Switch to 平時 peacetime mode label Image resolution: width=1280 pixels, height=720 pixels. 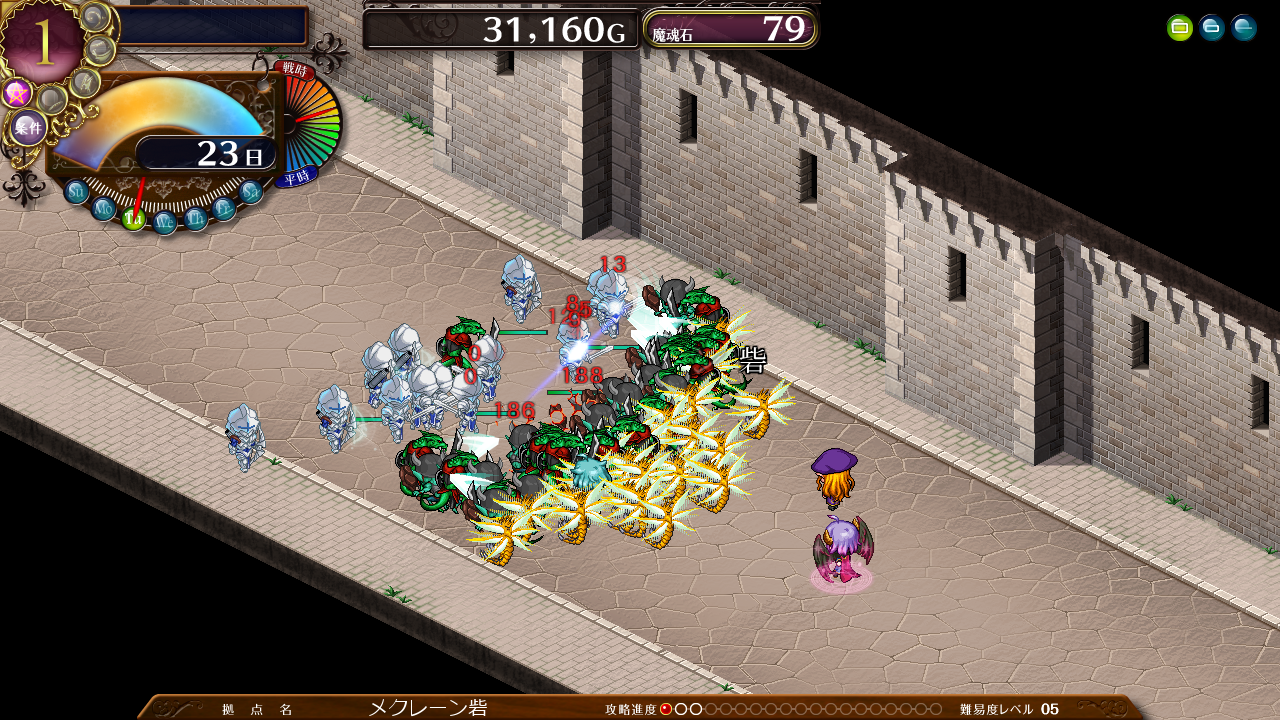click(296, 178)
